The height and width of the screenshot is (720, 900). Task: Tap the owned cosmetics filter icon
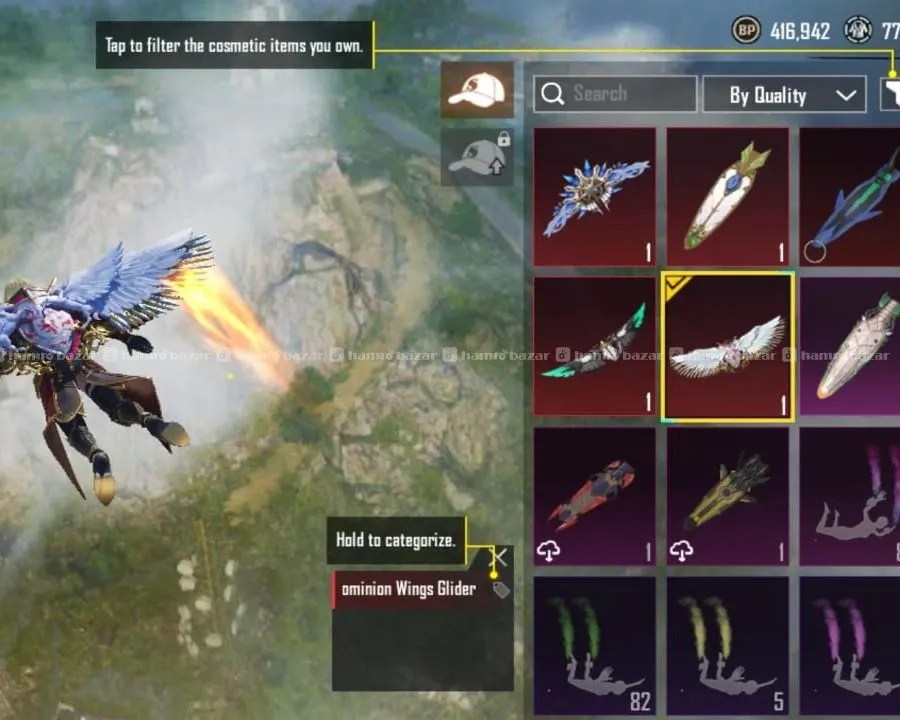[x=890, y=95]
